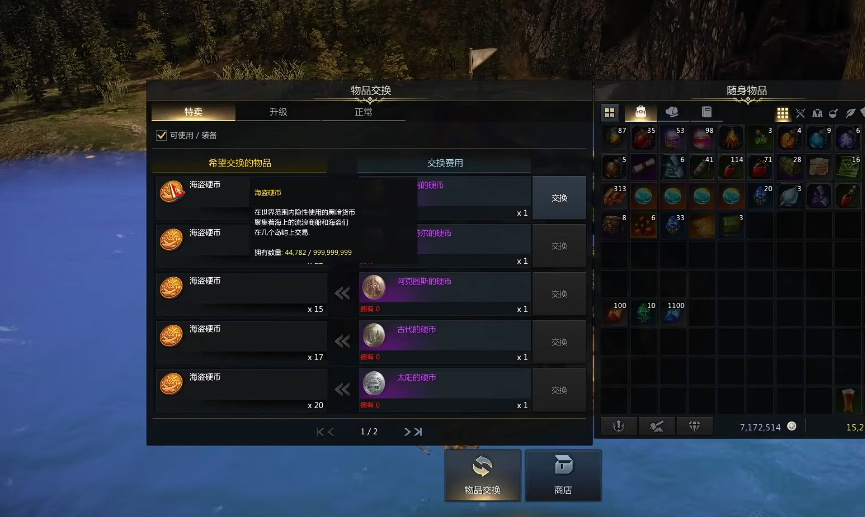
Task: Select the 正常 tab
Action: point(362,113)
